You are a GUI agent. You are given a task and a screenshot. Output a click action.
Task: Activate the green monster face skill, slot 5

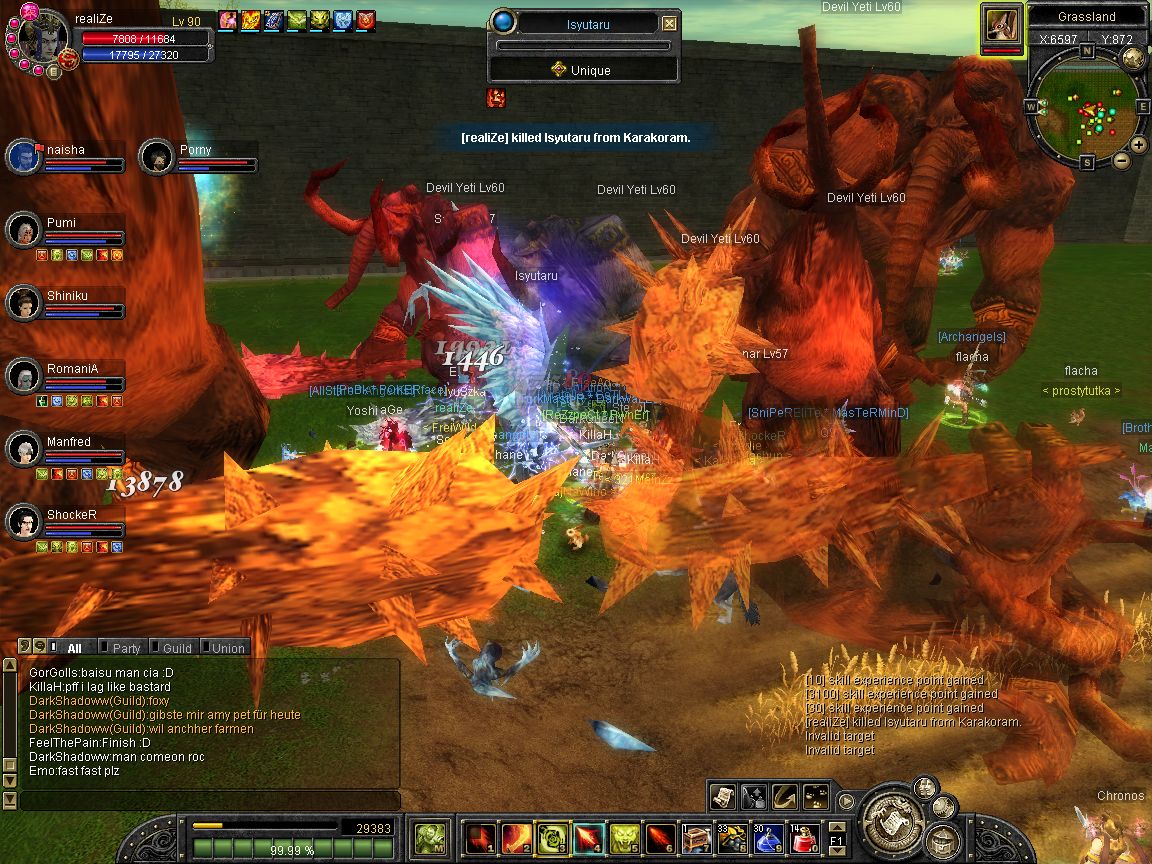coord(624,835)
